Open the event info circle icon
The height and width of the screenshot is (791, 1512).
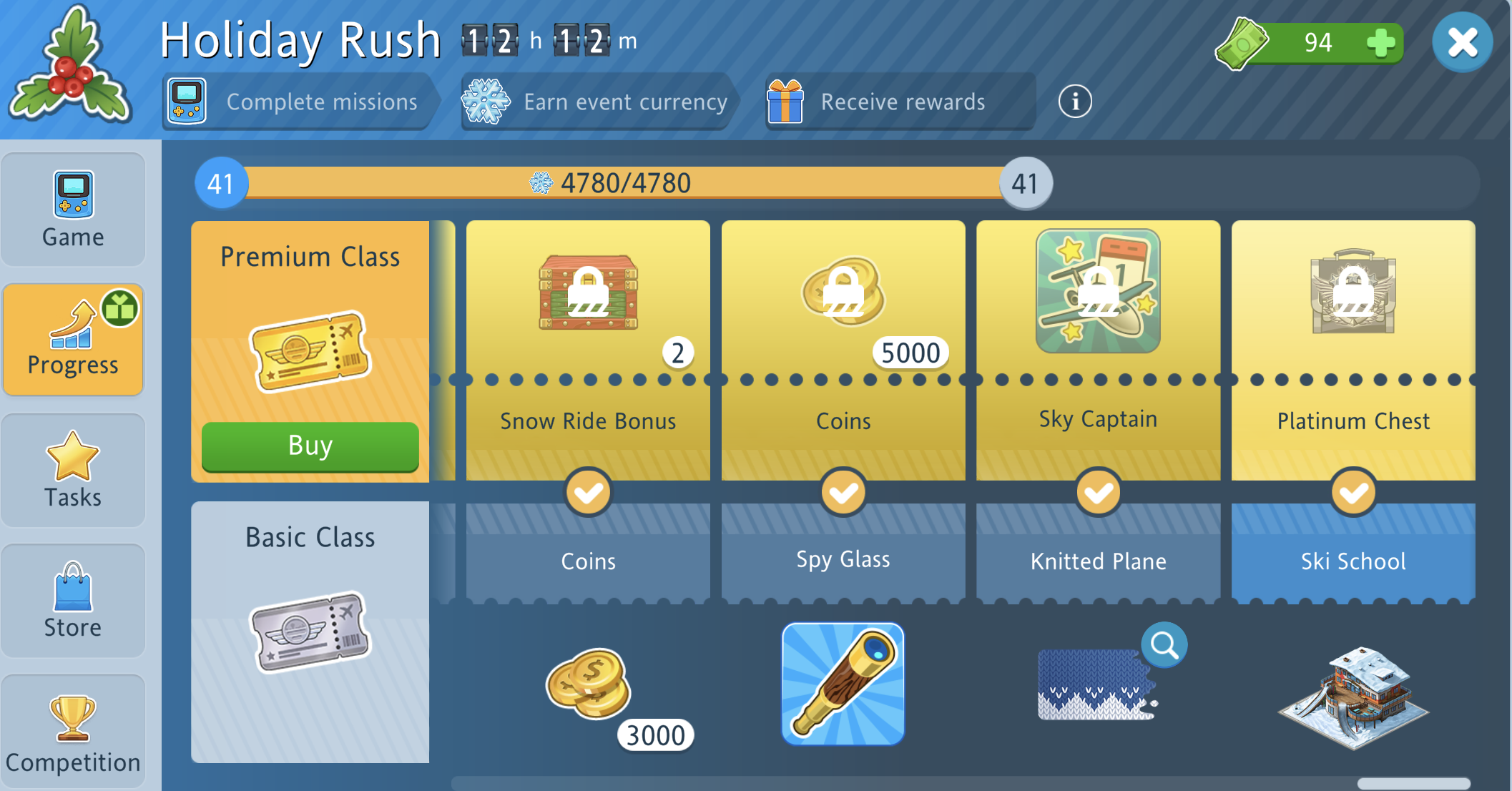pos(1074,102)
